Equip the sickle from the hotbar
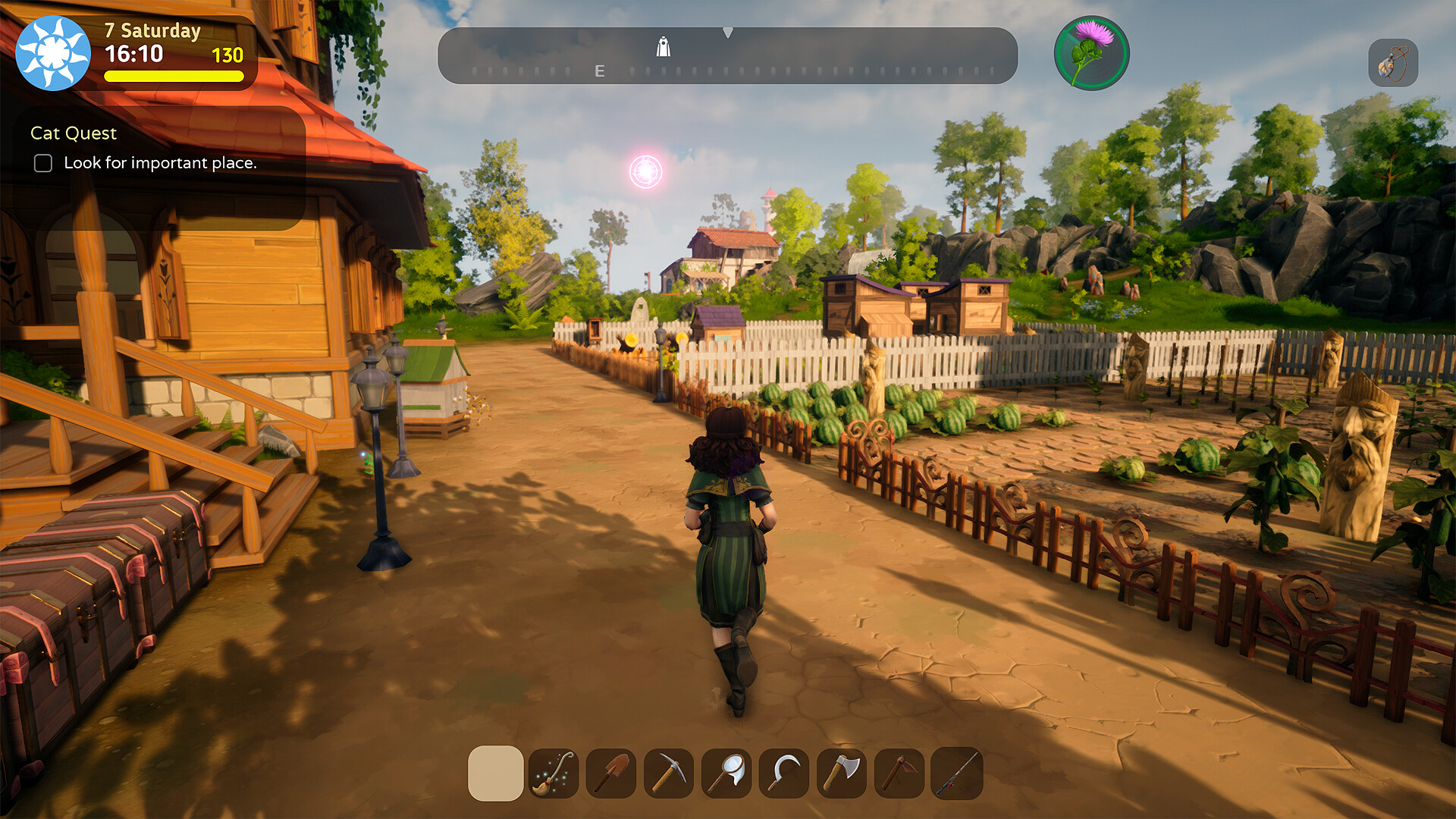This screenshot has height=819, width=1456. coord(784,773)
